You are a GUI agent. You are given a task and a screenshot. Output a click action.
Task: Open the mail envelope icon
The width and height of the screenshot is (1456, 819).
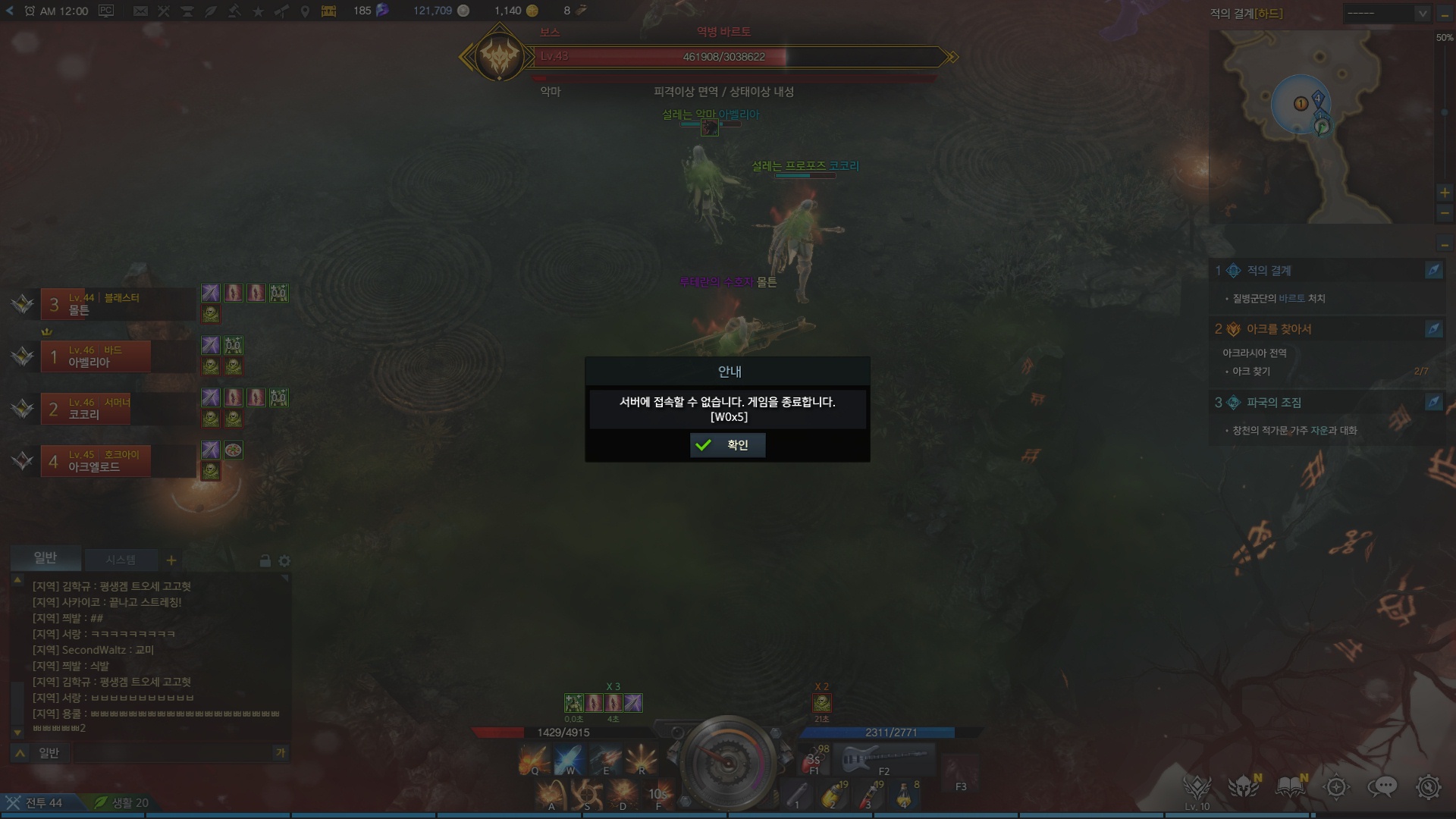tap(140, 11)
